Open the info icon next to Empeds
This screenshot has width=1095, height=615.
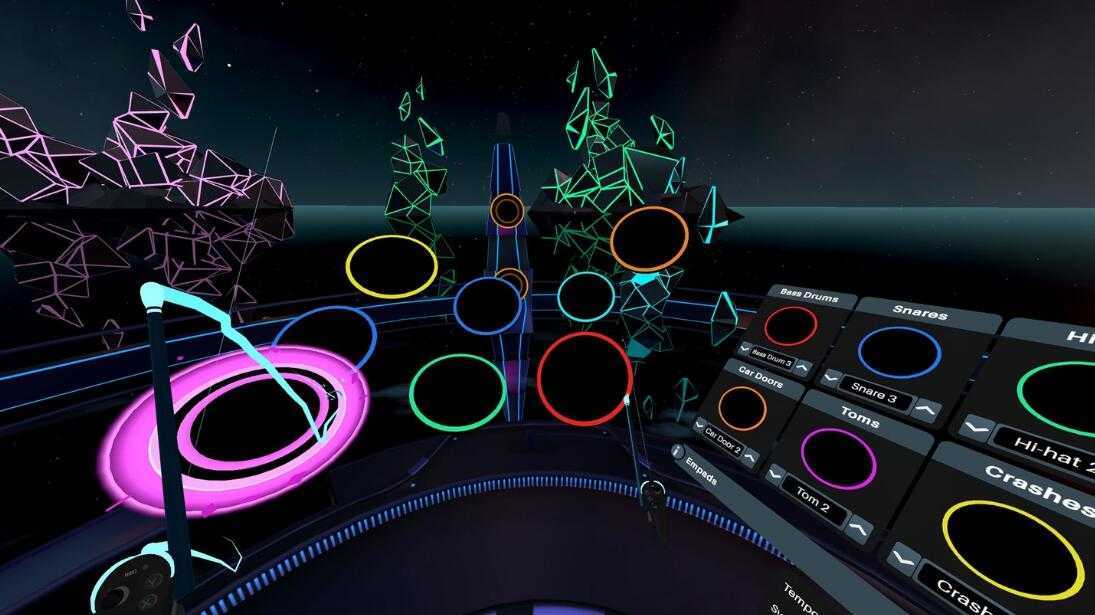point(677,451)
